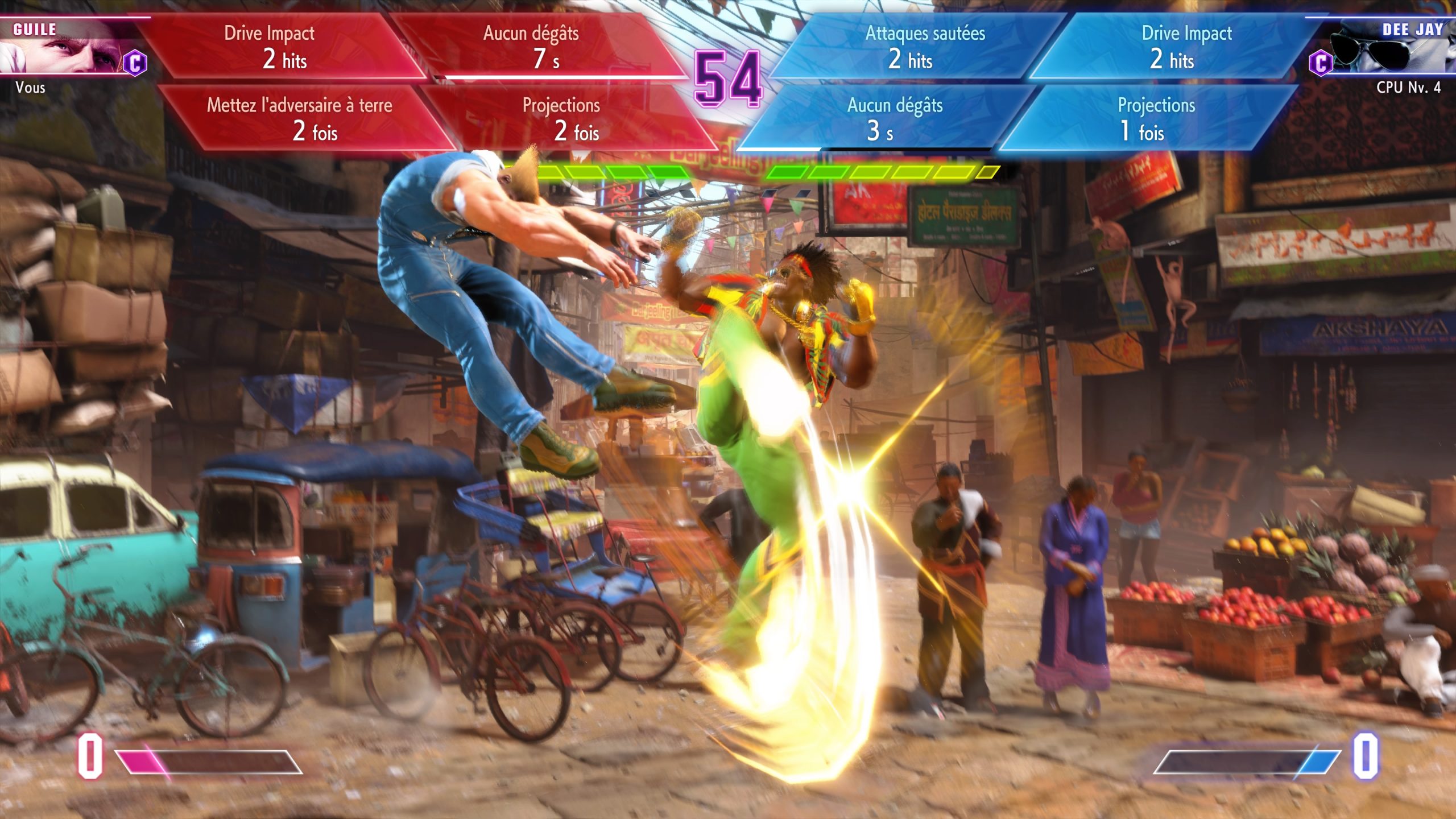Screen dimensions: 1456x819
Task: Click the red Drive Impact objective panel
Action: pos(279,47)
